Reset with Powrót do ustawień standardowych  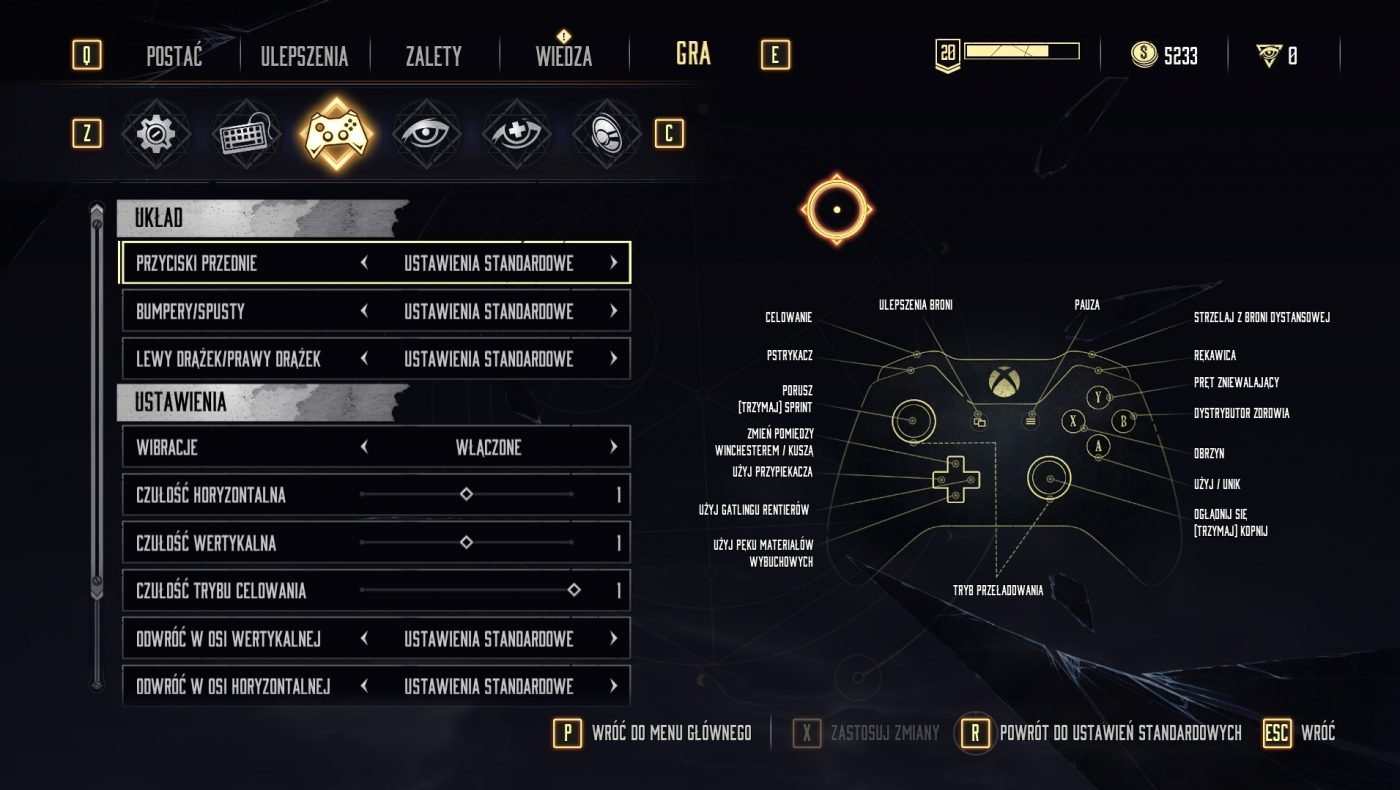(1102, 733)
